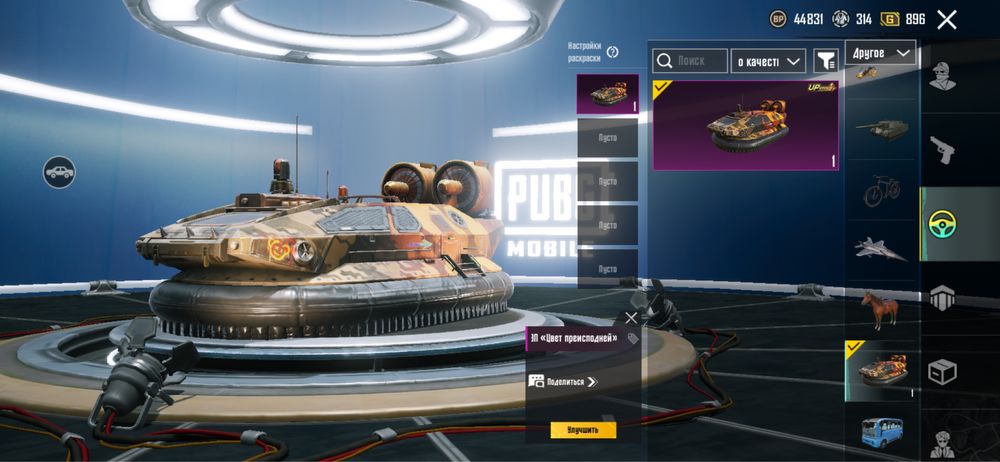This screenshot has height=462, width=1000.
Task: Open the box items tab
Action: pos(942,372)
